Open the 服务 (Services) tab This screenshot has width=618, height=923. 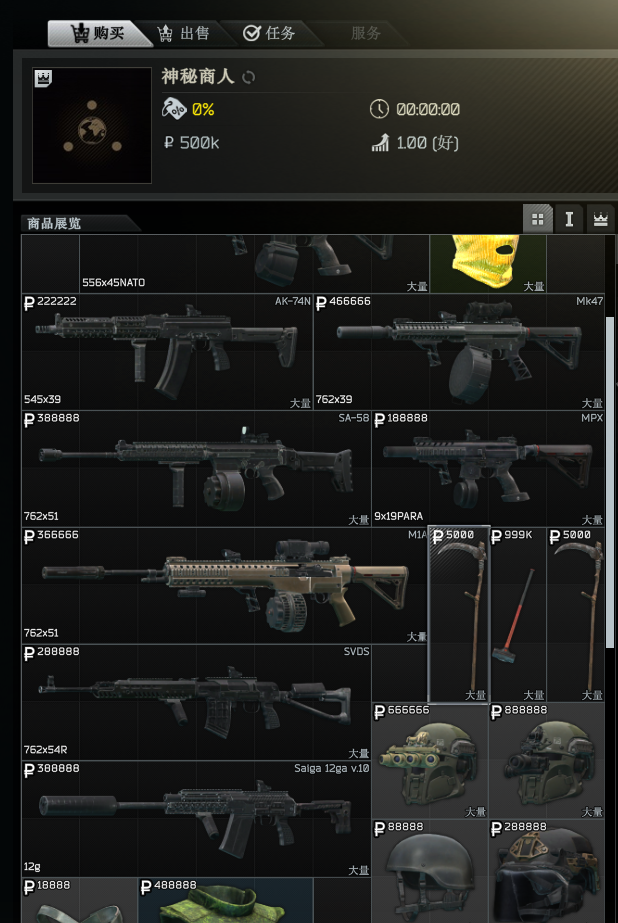pyautogui.click(x=366, y=33)
